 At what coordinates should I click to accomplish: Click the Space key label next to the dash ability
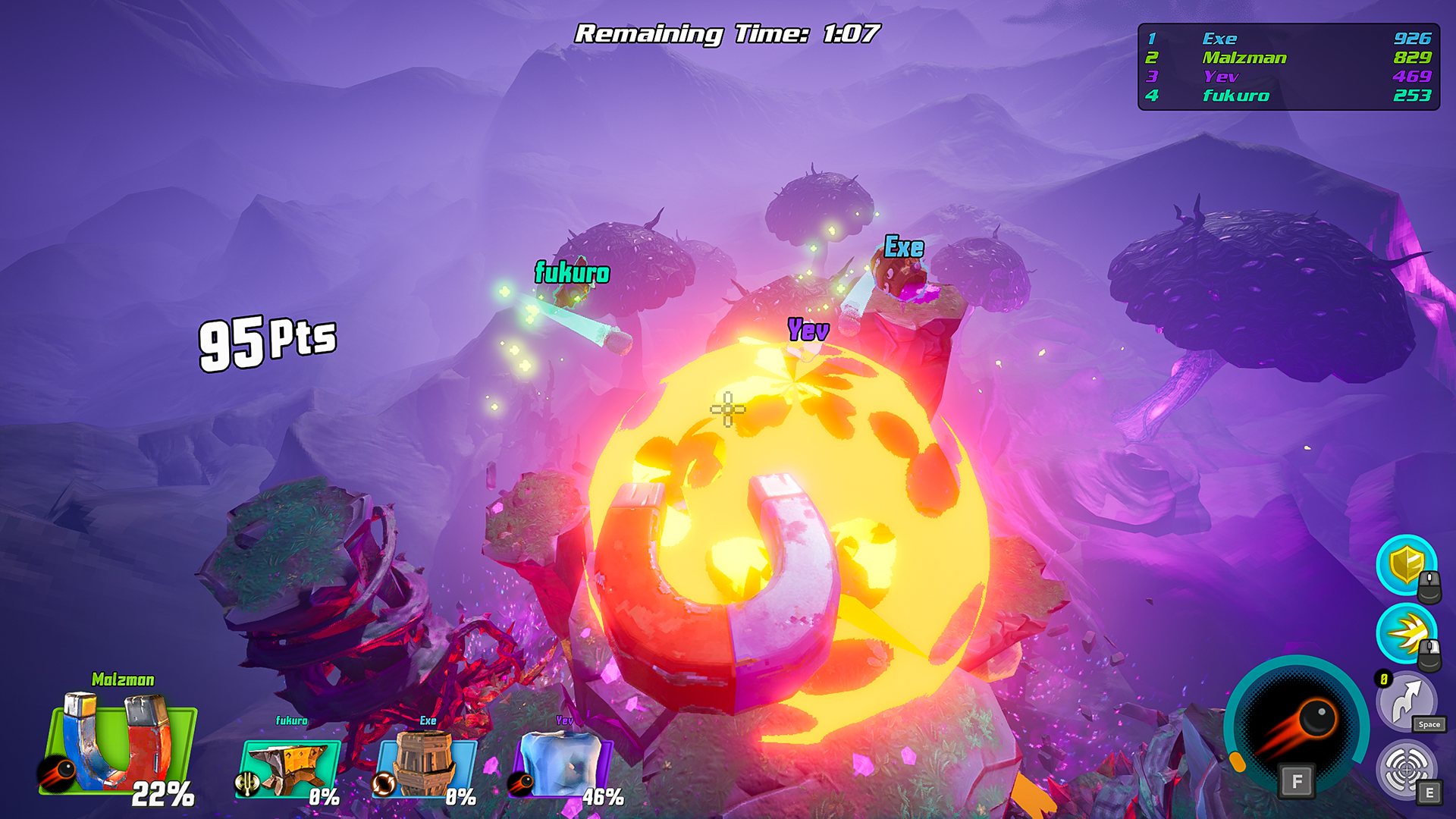tap(1429, 724)
